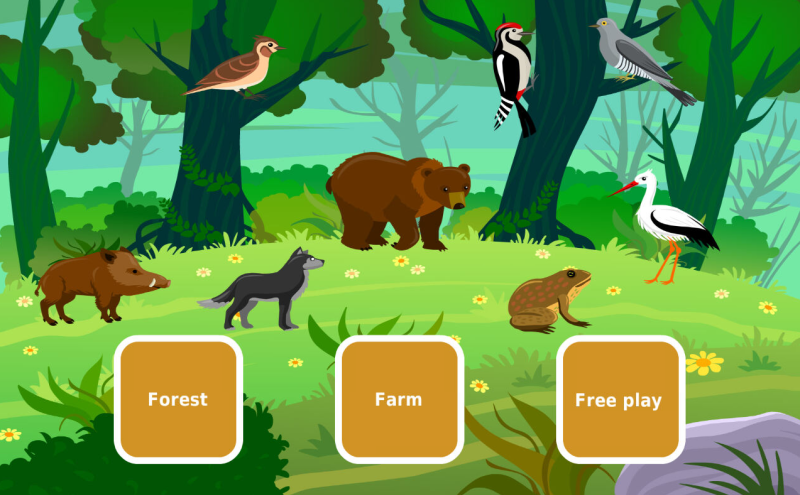This screenshot has height=495, width=800.
Task: Choose the Farm mode button
Action: point(399,399)
